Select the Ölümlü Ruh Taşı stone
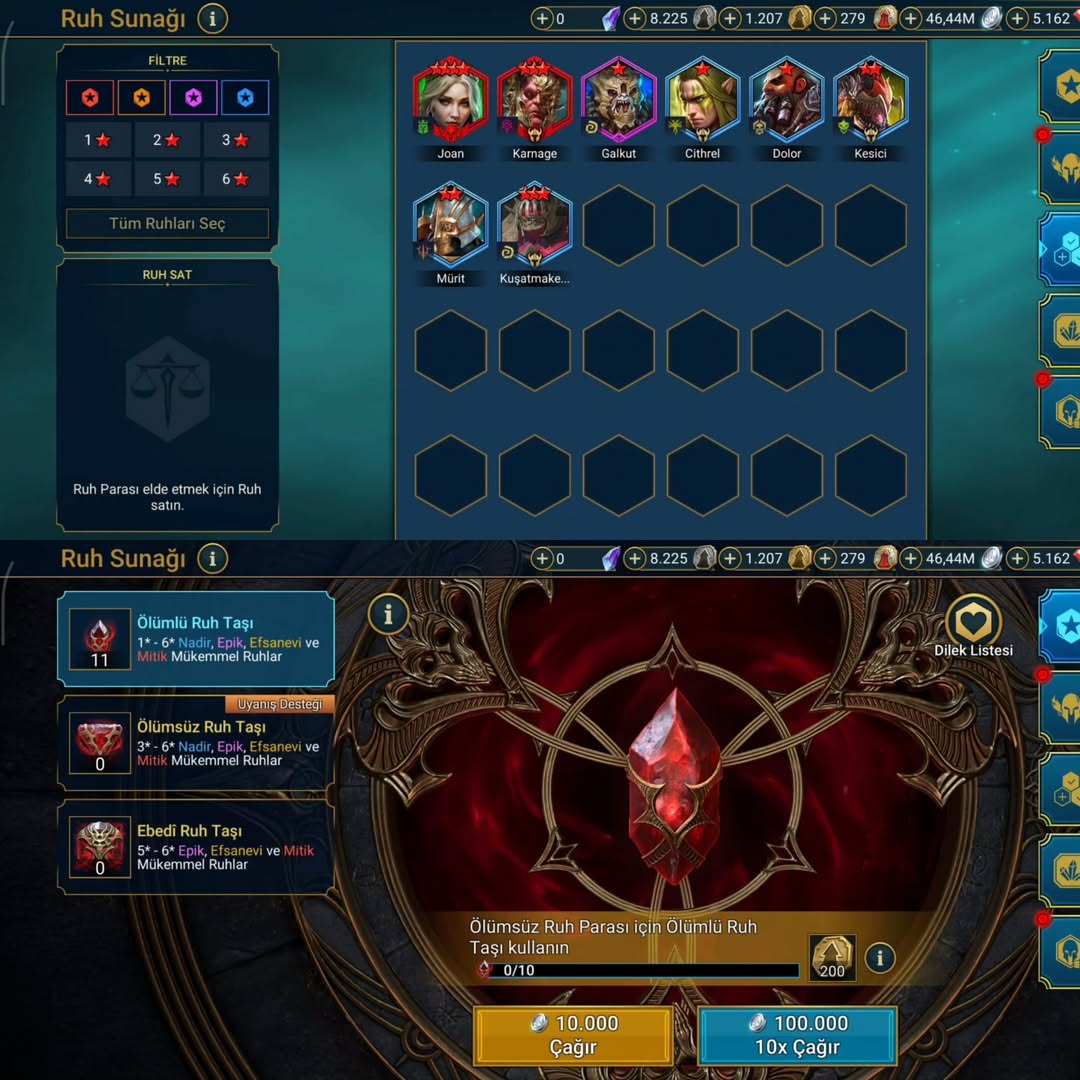This screenshot has height=1080, width=1080. (x=196, y=639)
